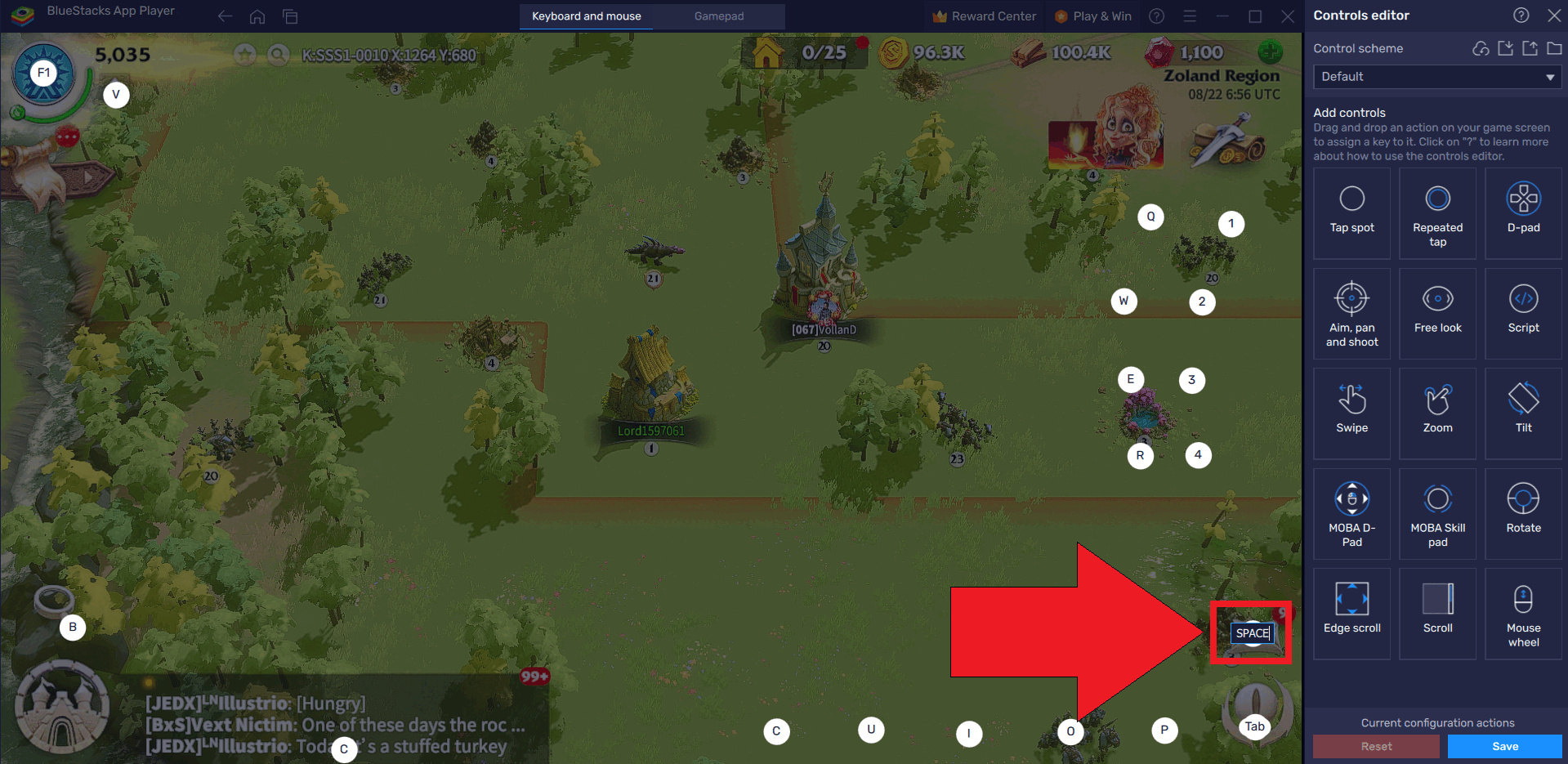Open the magnifier coordinate search

tap(279, 55)
